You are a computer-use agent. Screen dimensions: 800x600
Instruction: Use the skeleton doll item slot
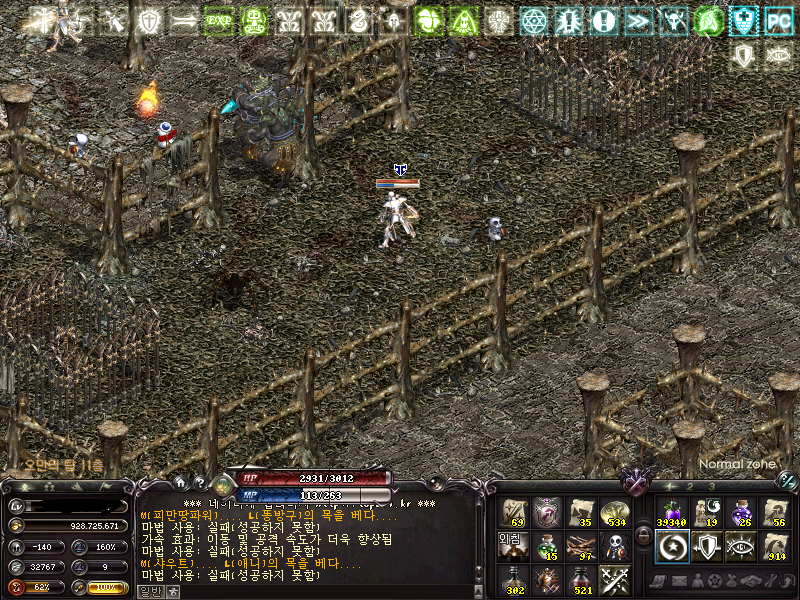[614, 546]
